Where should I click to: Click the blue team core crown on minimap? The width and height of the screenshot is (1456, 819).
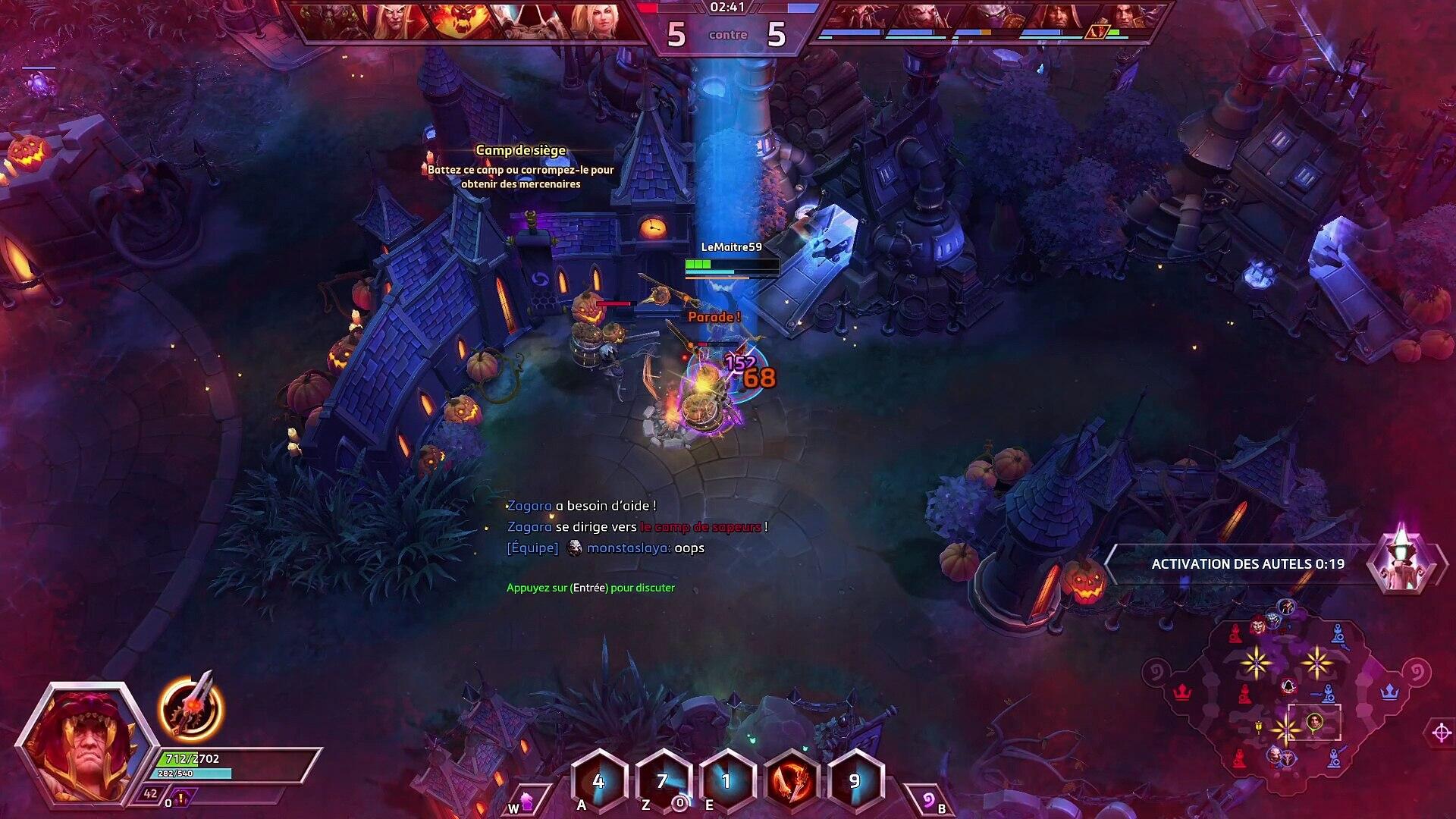click(x=1389, y=692)
